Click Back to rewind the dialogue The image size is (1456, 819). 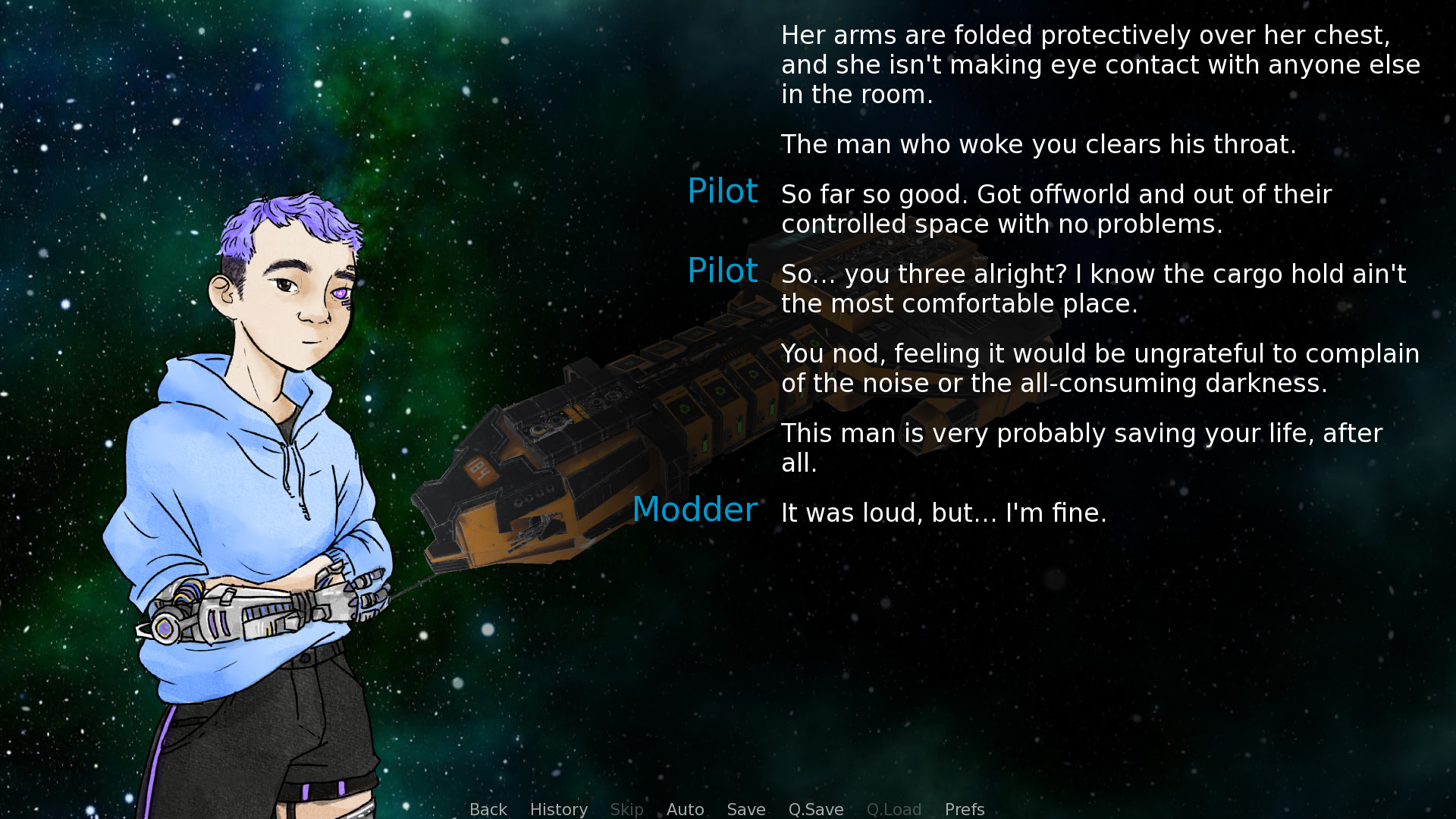[488, 809]
